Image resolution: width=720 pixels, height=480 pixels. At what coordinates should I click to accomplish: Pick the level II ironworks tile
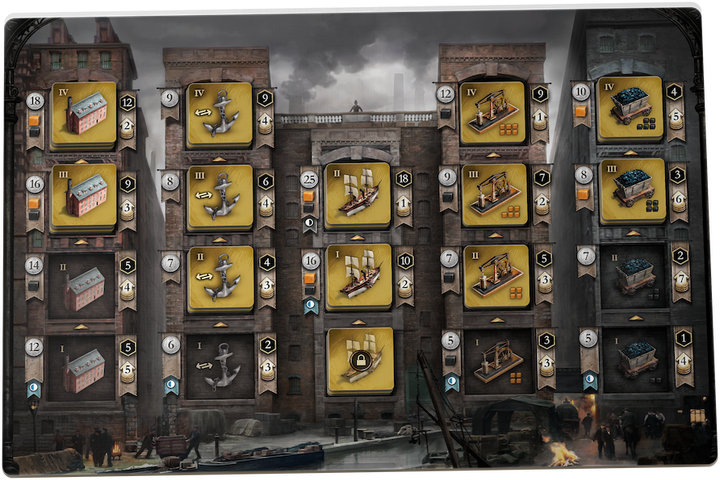coord(493,277)
